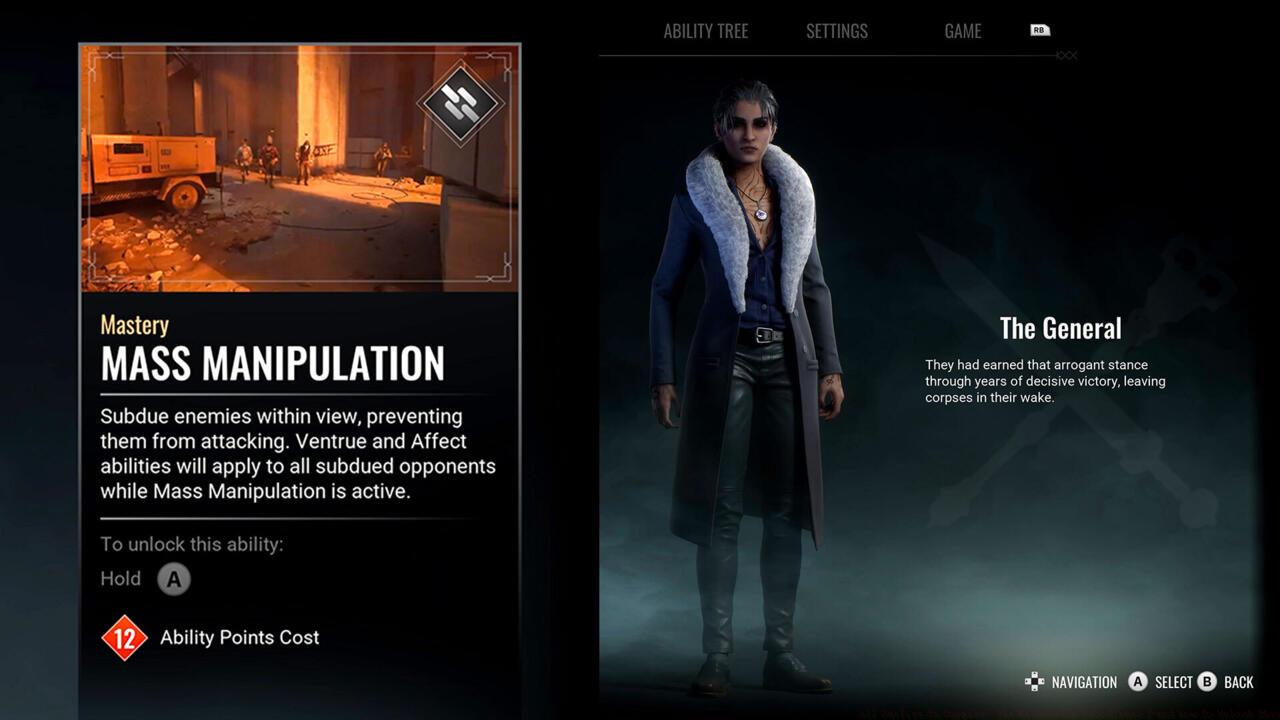Viewport: 1280px width, 720px height.
Task: Select the Game tab
Action: [x=962, y=31]
